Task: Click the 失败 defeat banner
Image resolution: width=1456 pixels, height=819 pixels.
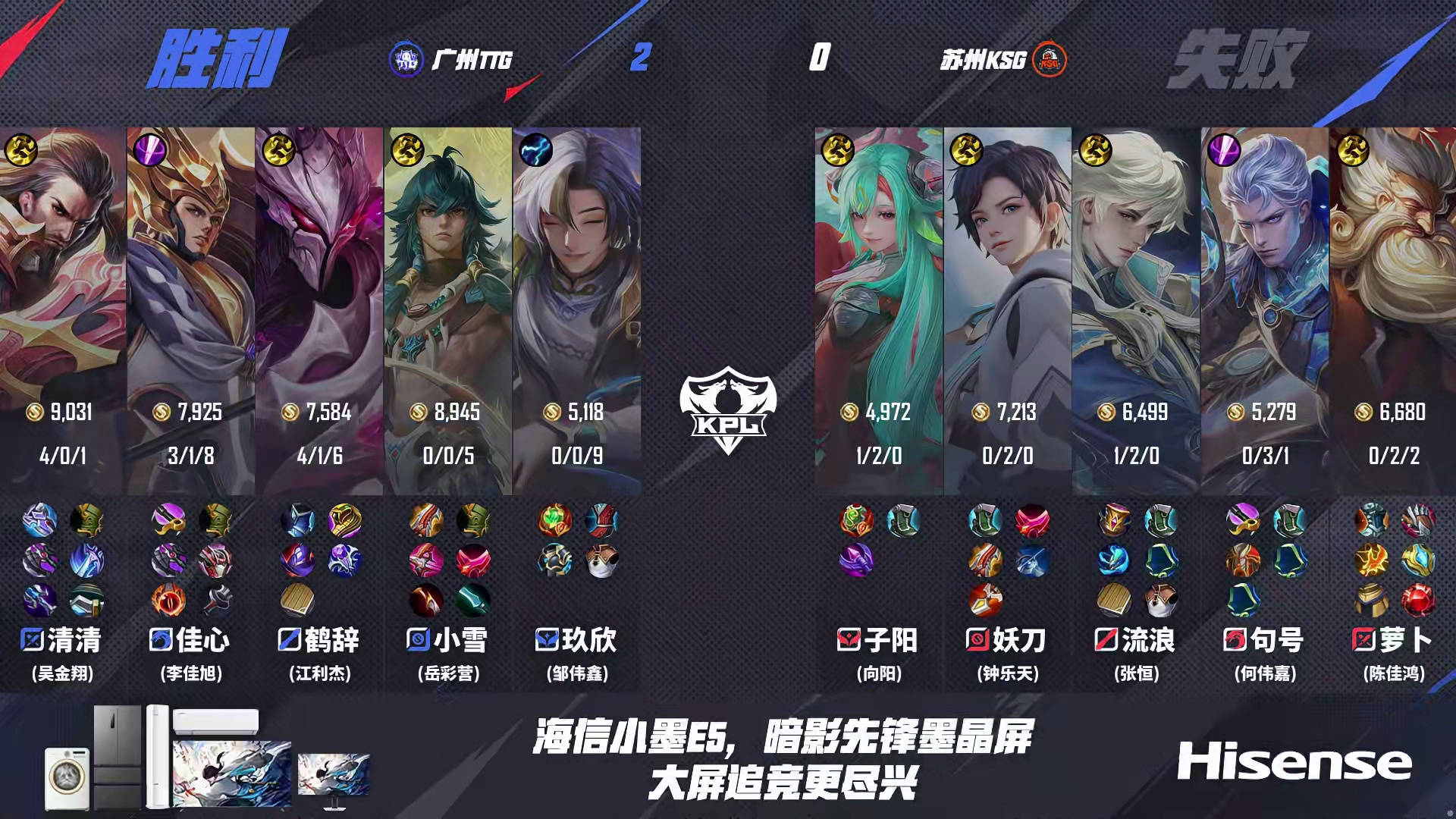Action: pyautogui.click(x=1244, y=57)
